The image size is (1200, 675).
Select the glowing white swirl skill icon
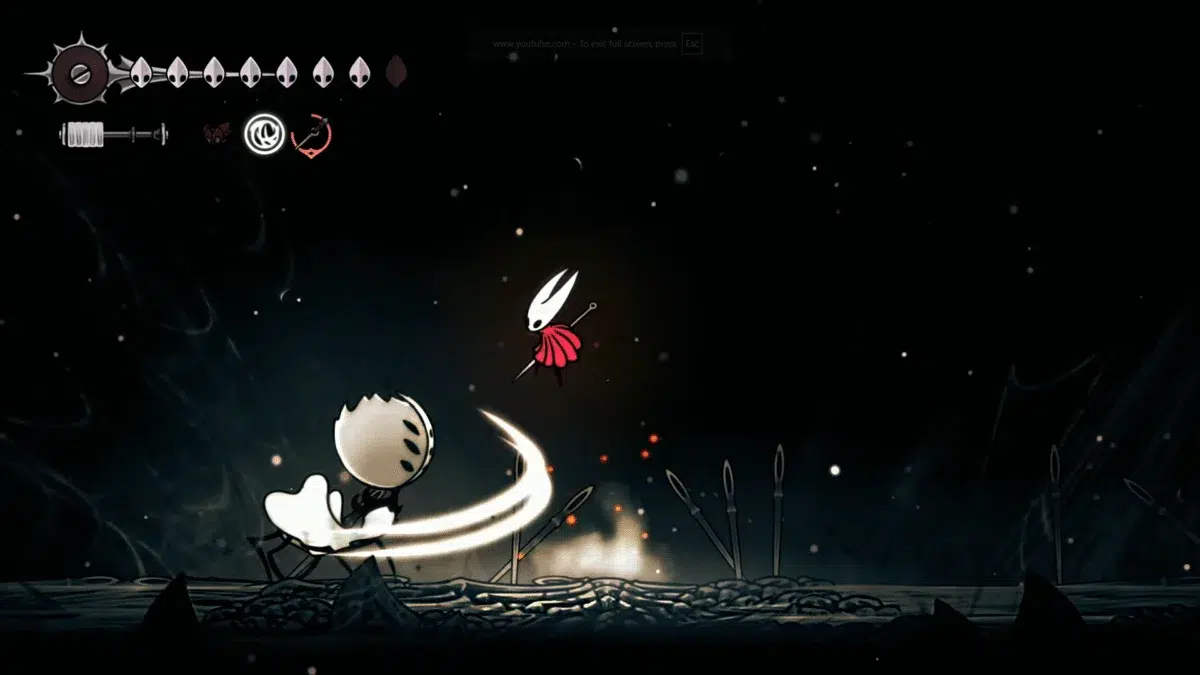point(265,133)
